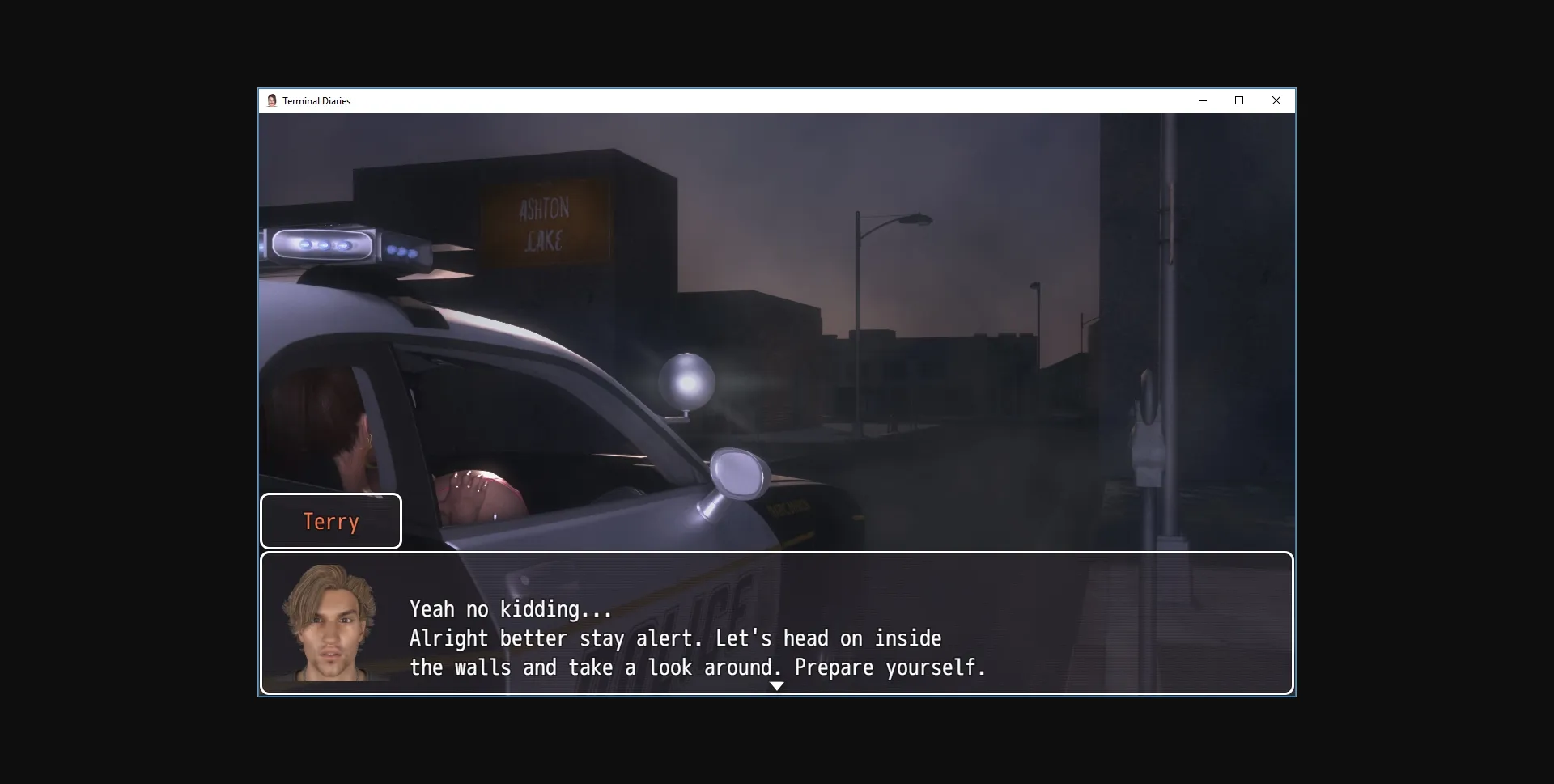Screen dimensions: 1554x784
Task: Click the Terminal Diaries app icon in title bar
Action: [273, 100]
